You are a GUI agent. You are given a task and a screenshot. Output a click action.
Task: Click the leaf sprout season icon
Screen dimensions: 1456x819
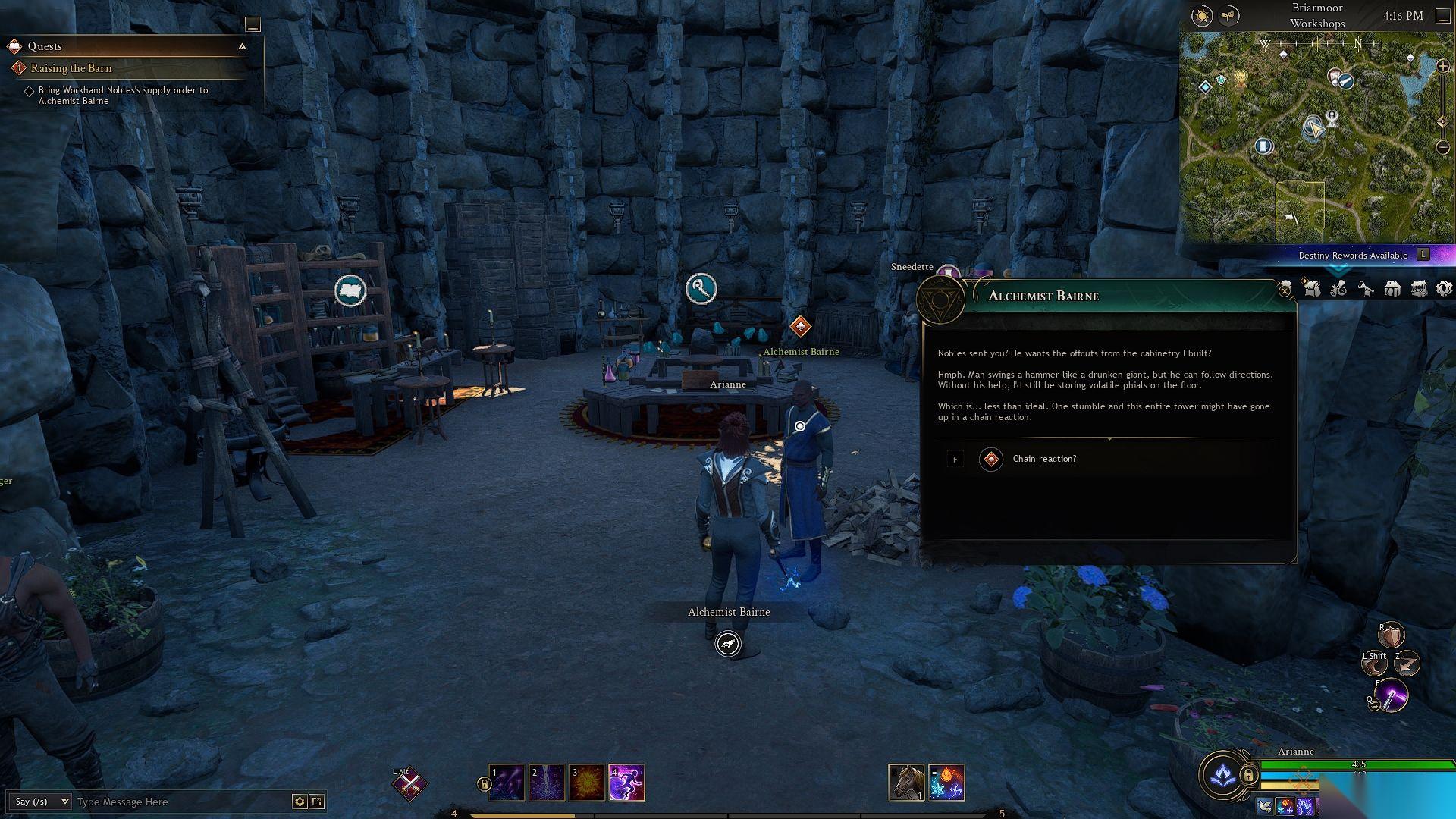(x=1228, y=16)
